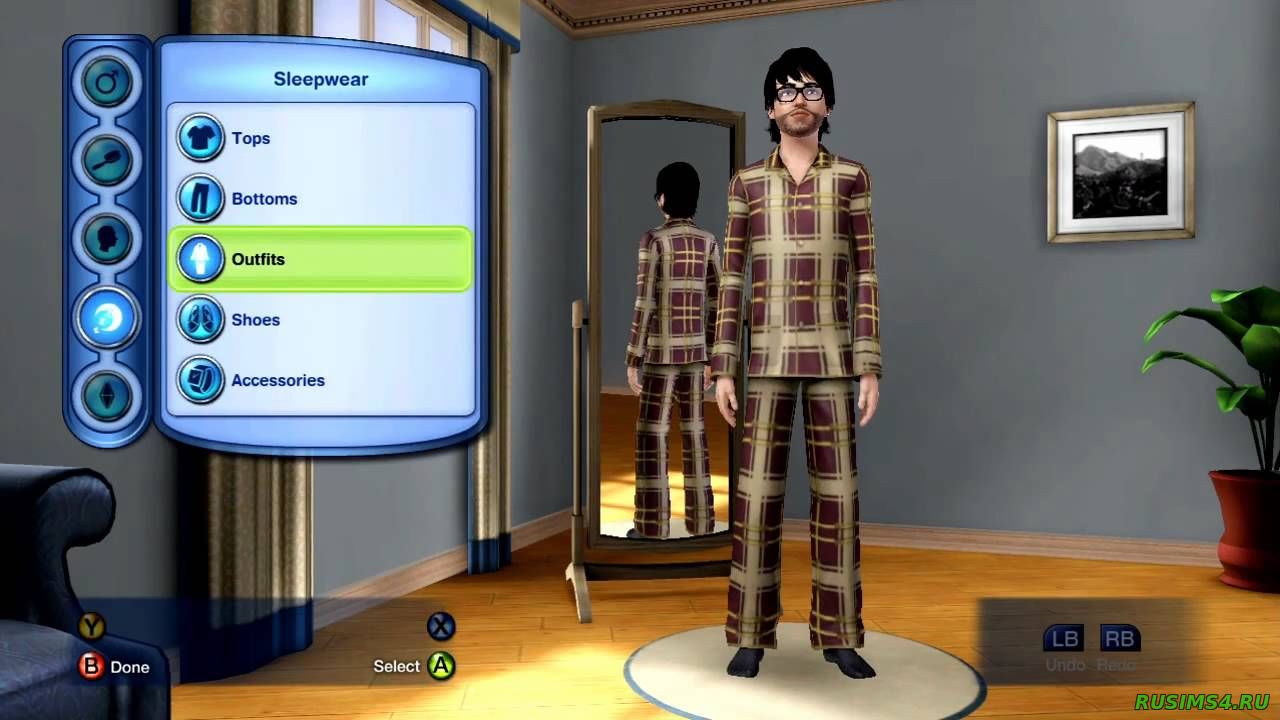Click the shirt icon next to Tops
The image size is (1280, 720).
(201, 138)
